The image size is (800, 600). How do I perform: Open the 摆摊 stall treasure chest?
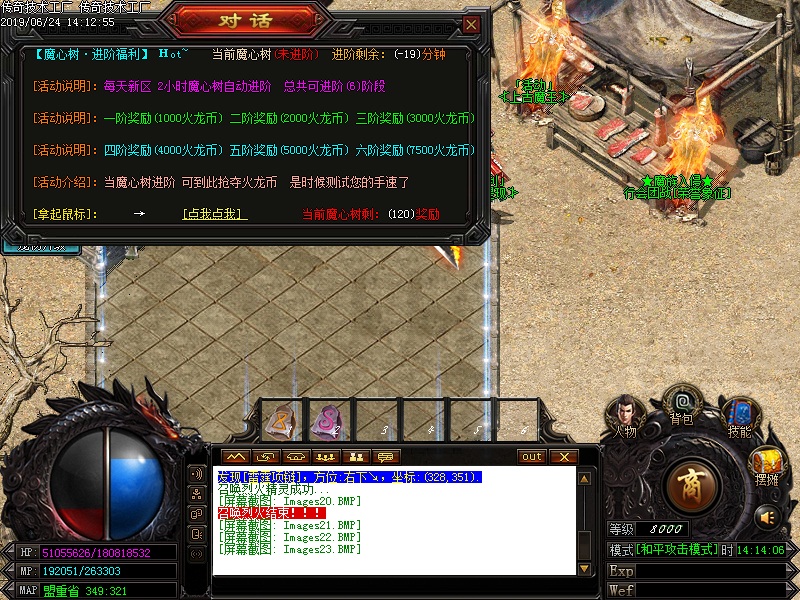point(766,464)
